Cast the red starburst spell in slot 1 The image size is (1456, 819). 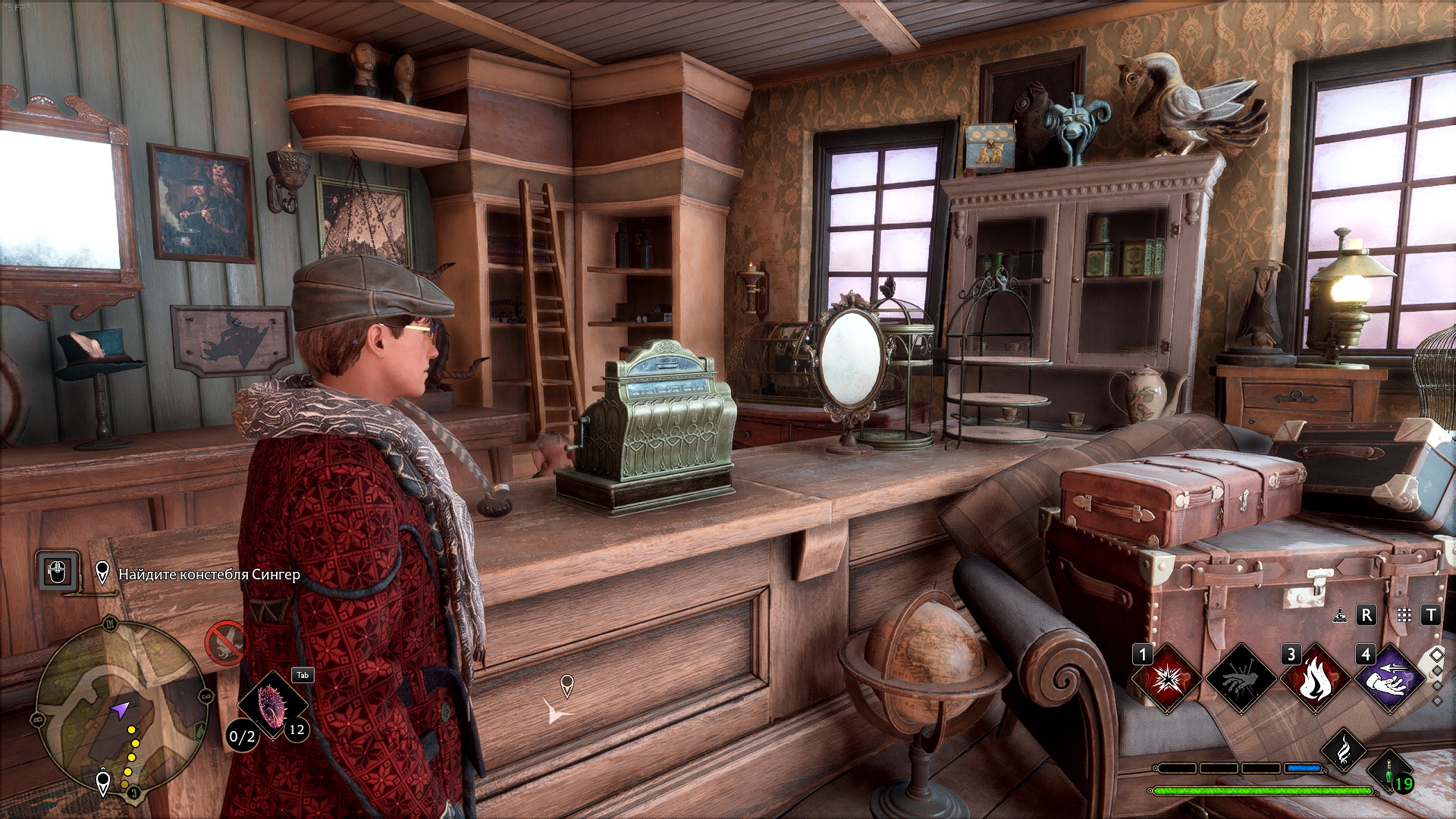1166,679
